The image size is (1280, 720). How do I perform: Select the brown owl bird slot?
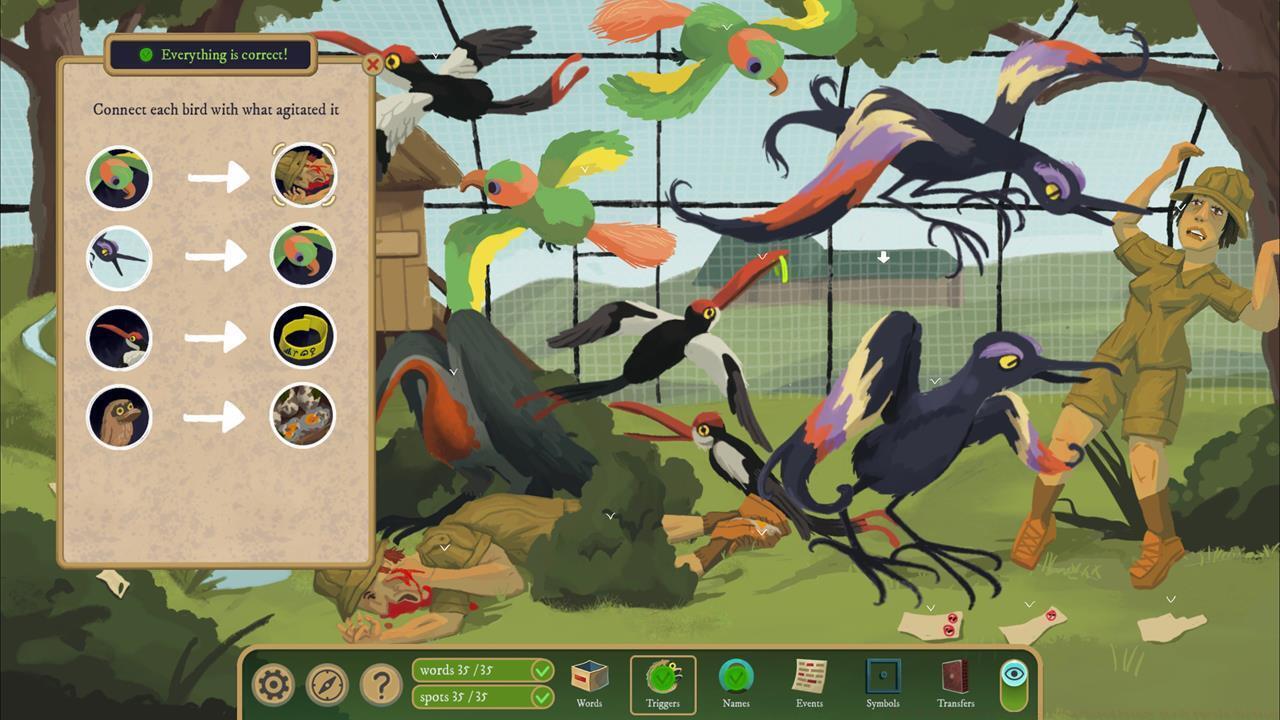pos(120,416)
